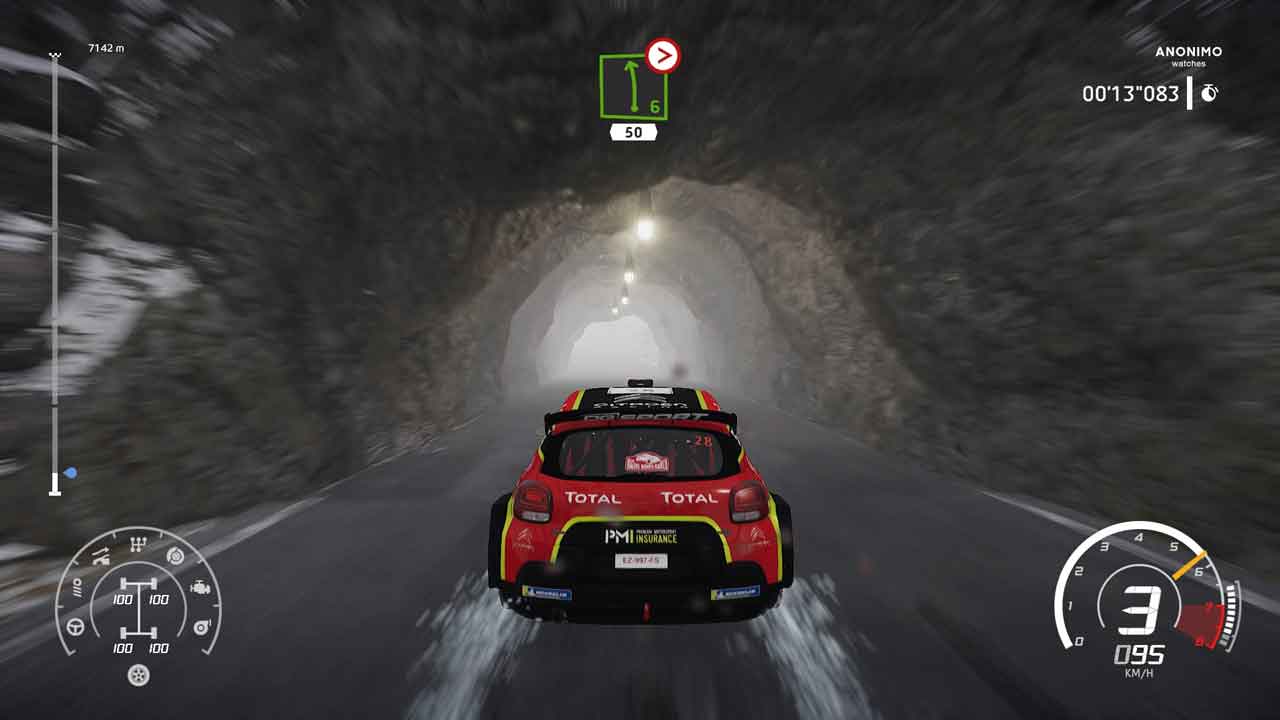Click the blue marker on stage progress bar
This screenshot has width=1280, height=720.
(x=69, y=472)
